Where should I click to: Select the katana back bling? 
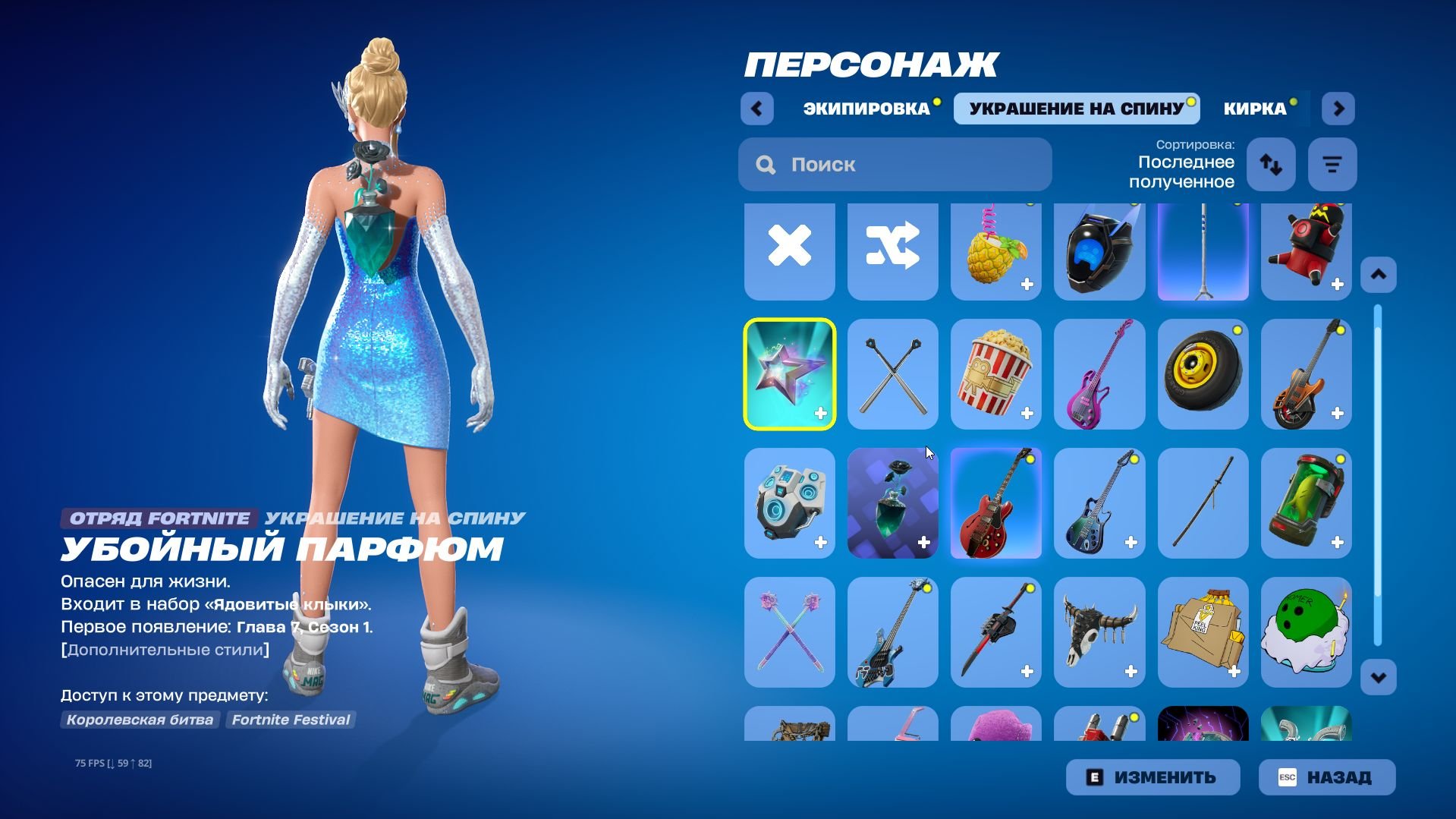(1203, 503)
